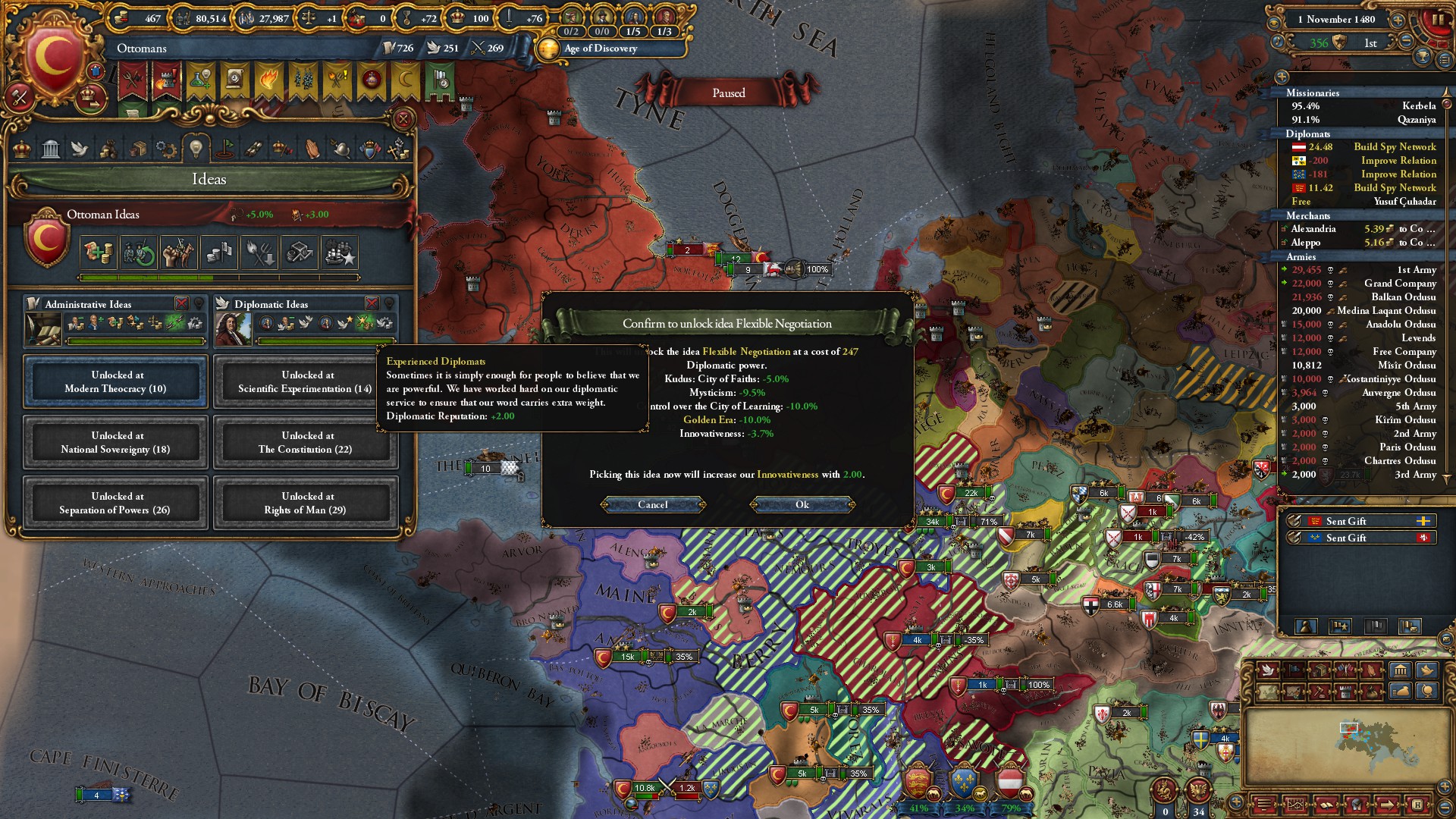
Task: Confirm the idea with the Ok button
Action: coord(802,505)
